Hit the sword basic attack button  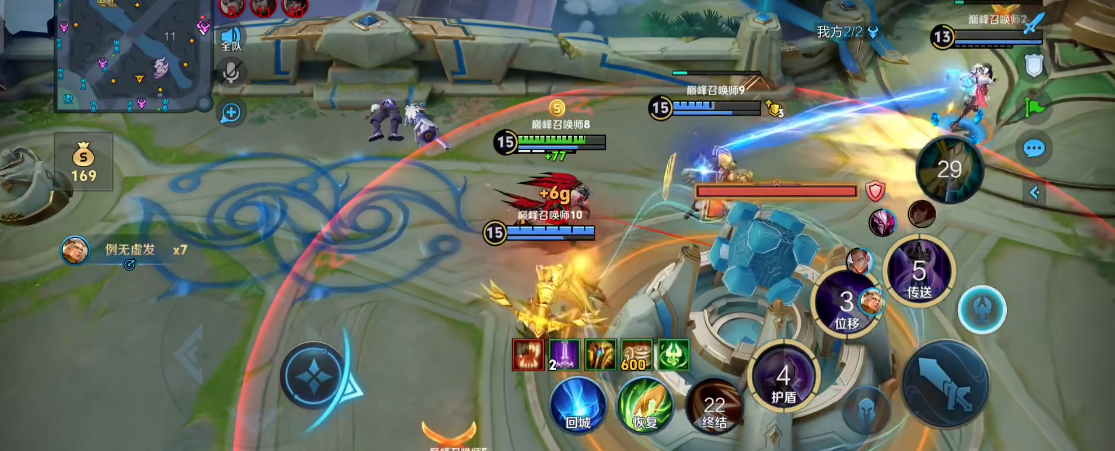946,385
